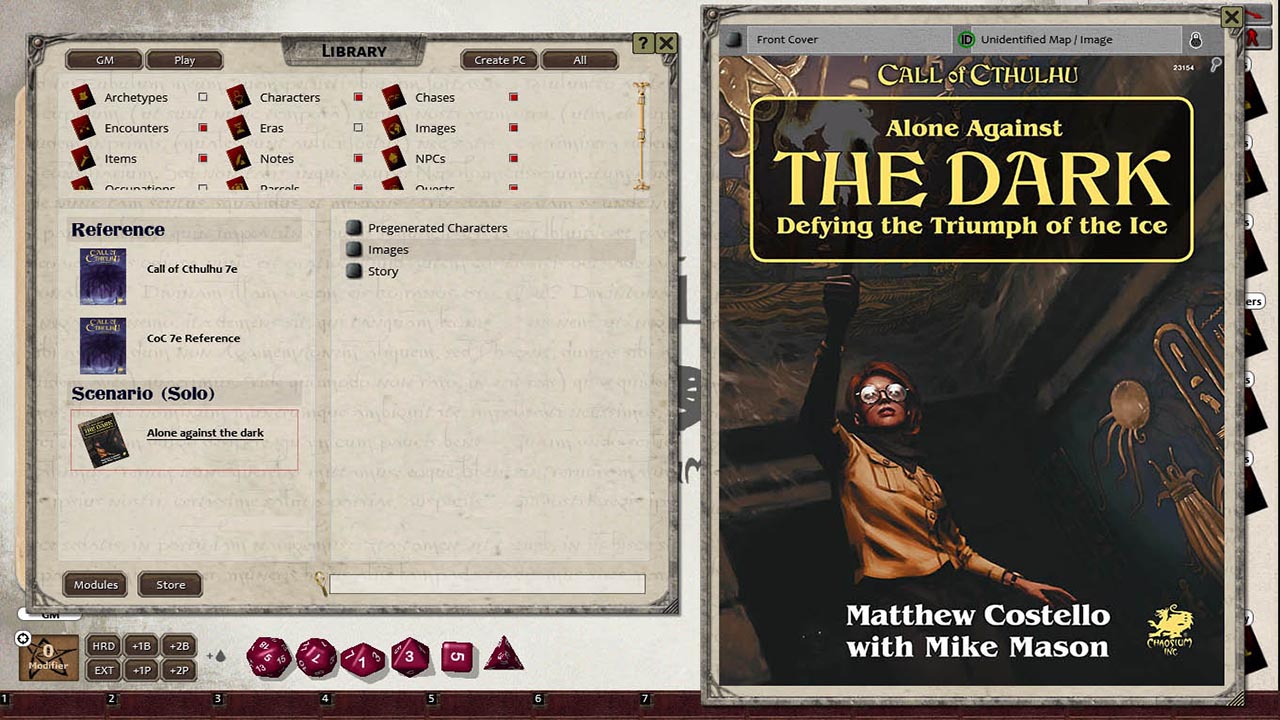The height and width of the screenshot is (720, 1280).
Task: Expand the Pregenerated Characters group
Action: pos(354,227)
